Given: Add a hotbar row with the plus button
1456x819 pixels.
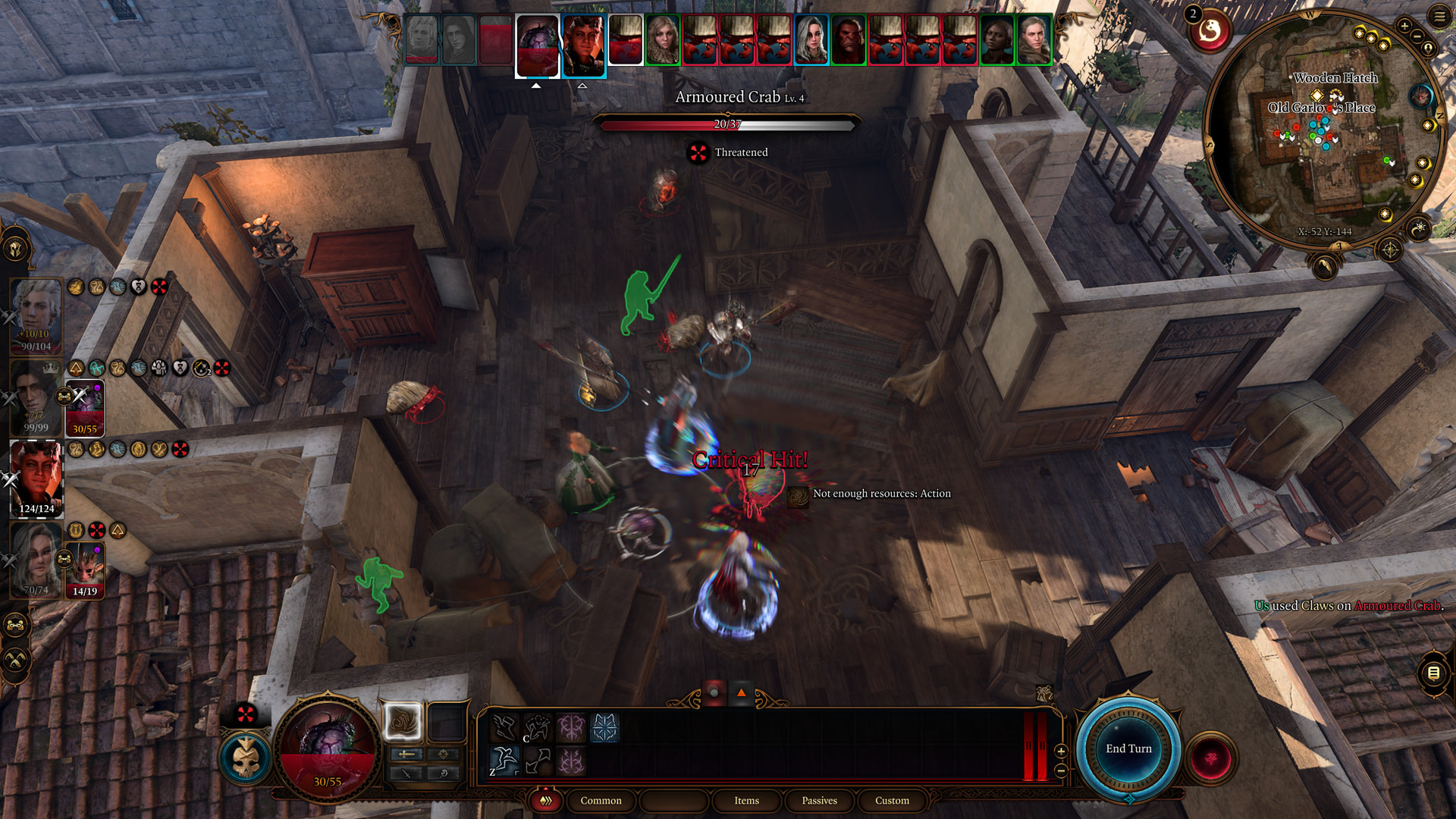Looking at the screenshot, I should [x=1061, y=751].
